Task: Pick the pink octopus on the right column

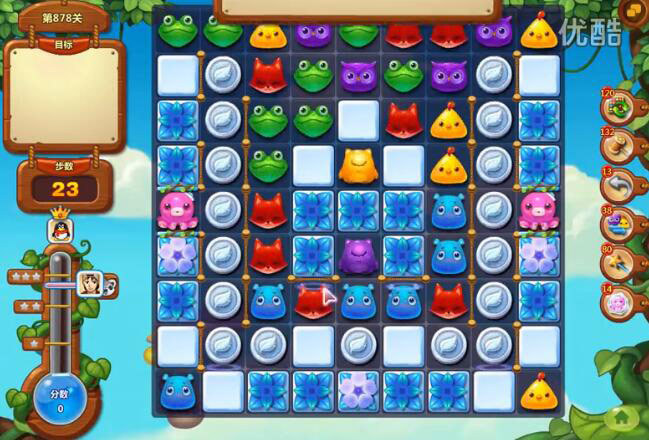Action: point(538,210)
